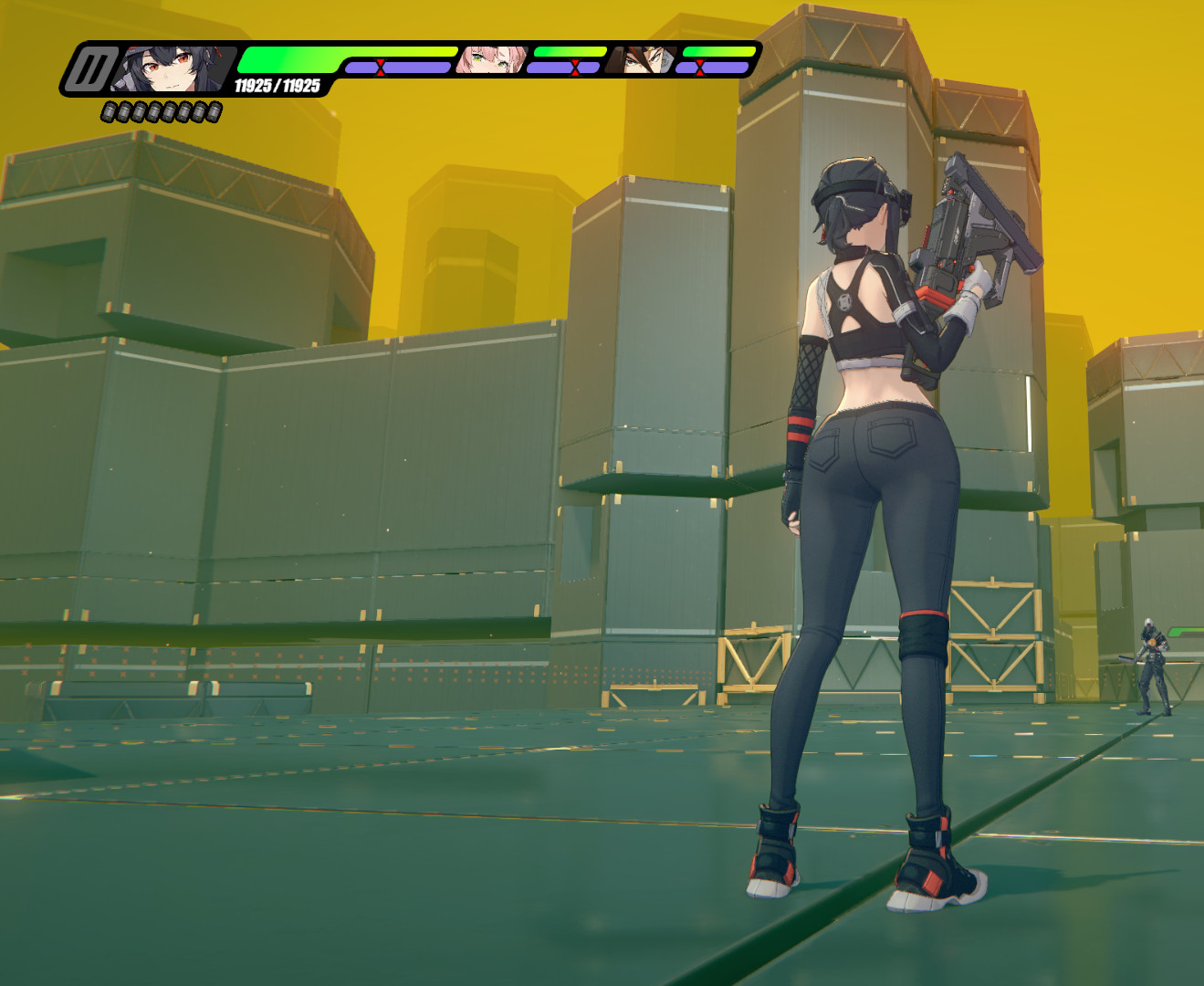The width and height of the screenshot is (1204, 986).
Task: Click the 11925 / 11925 health readout
Action: (x=274, y=84)
